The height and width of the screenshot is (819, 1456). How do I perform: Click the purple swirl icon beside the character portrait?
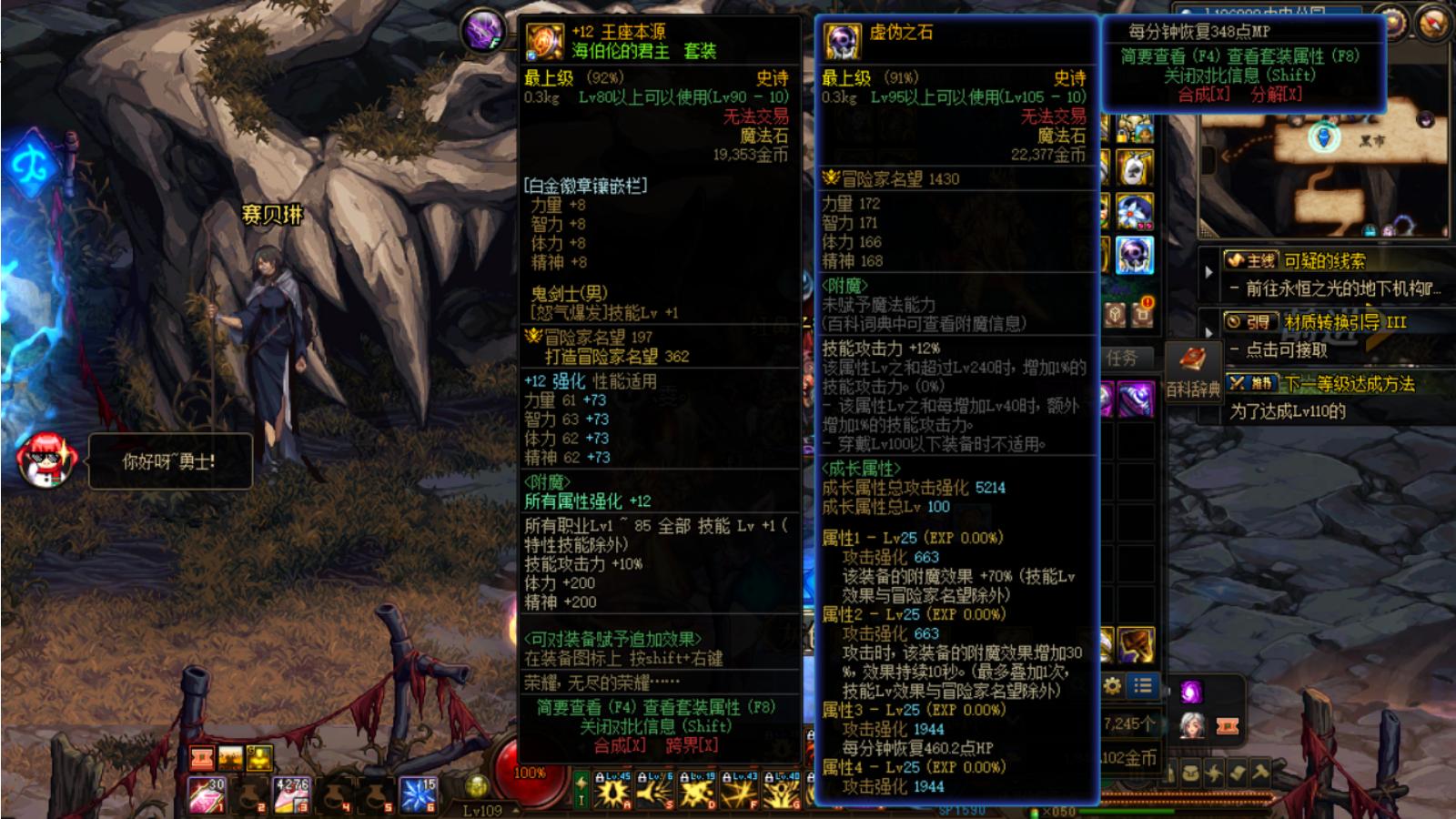pos(1191,690)
